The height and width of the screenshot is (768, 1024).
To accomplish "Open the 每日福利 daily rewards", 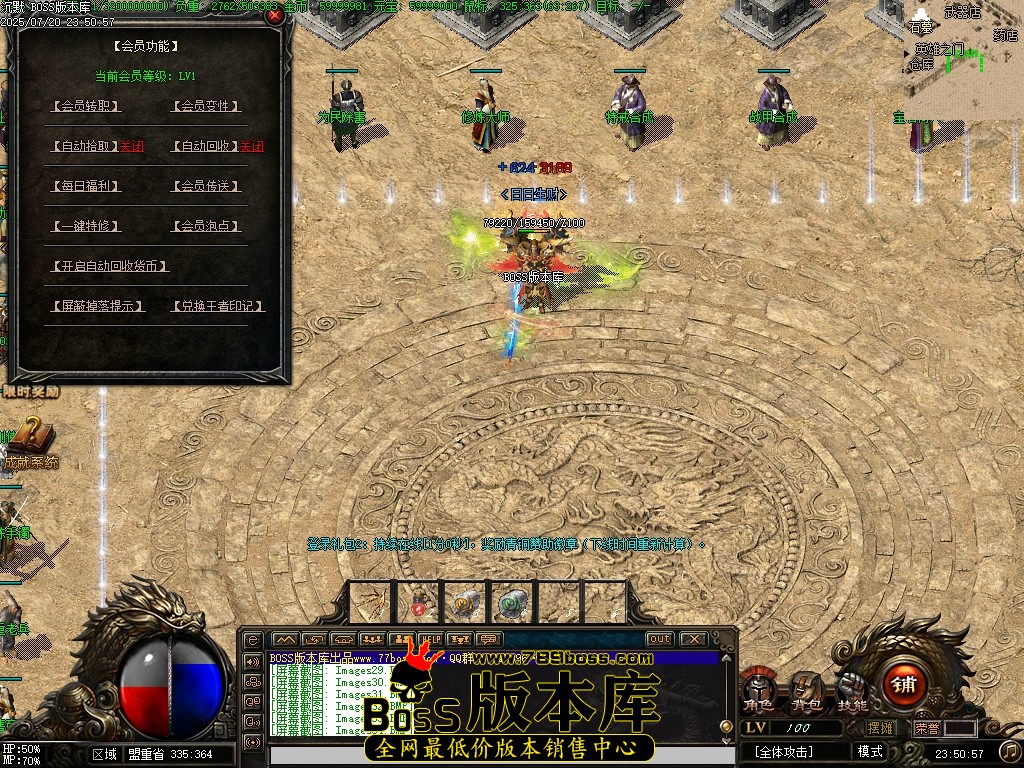I will 86,186.
